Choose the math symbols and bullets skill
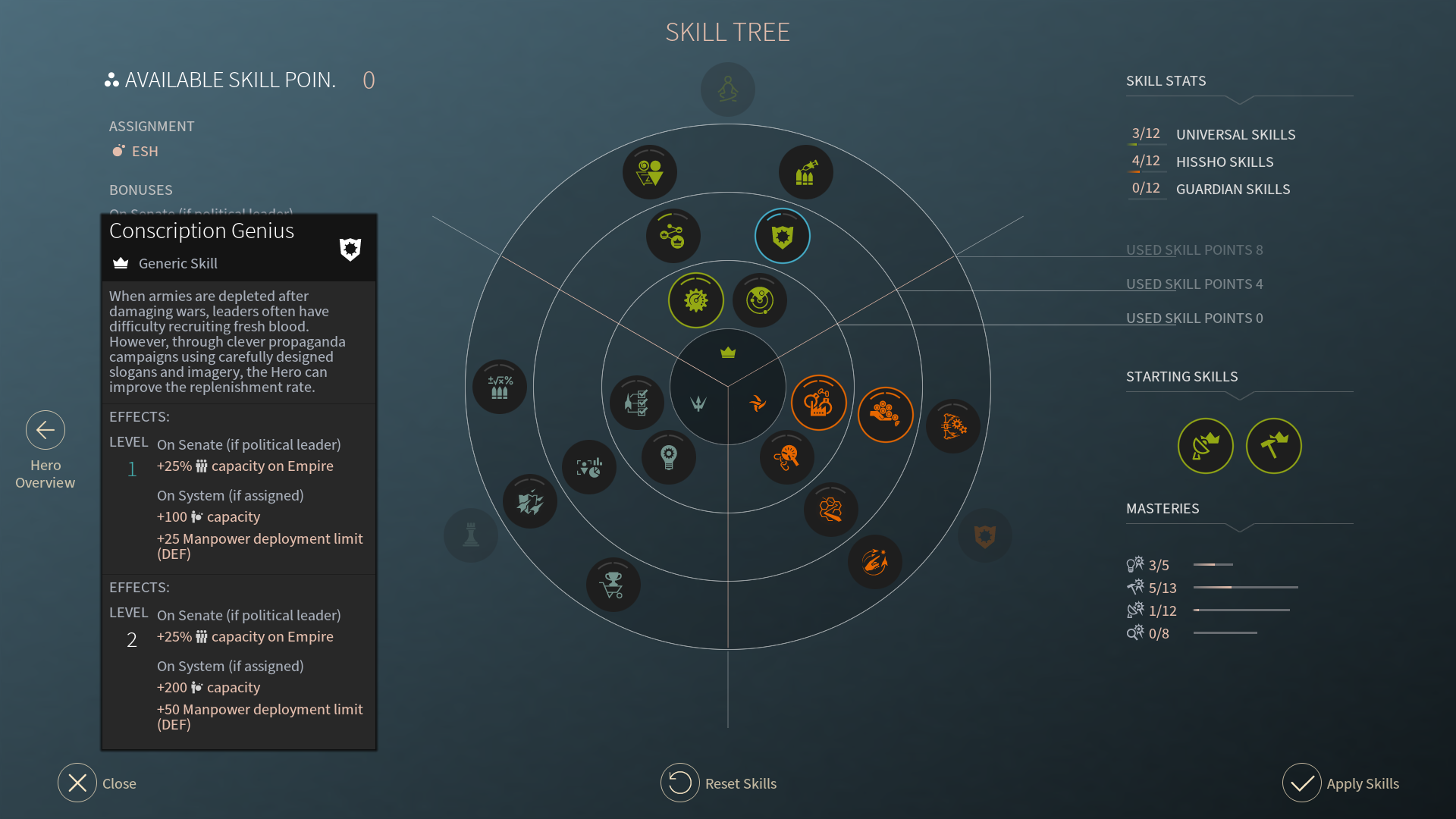The width and height of the screenshot is (1456, 819). click(500, 387)
